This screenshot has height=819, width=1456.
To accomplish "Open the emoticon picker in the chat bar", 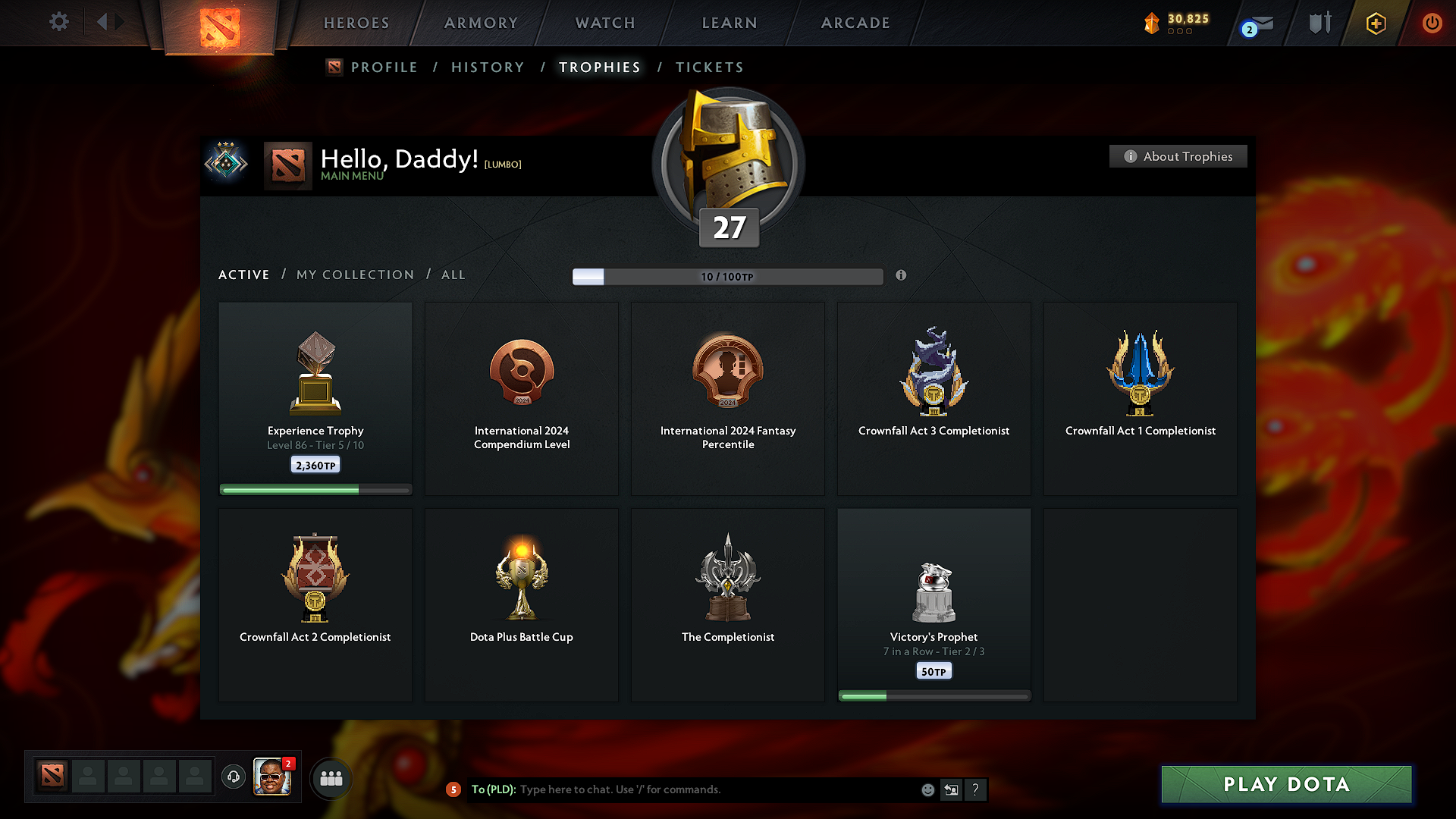I will tap(927, 789).
